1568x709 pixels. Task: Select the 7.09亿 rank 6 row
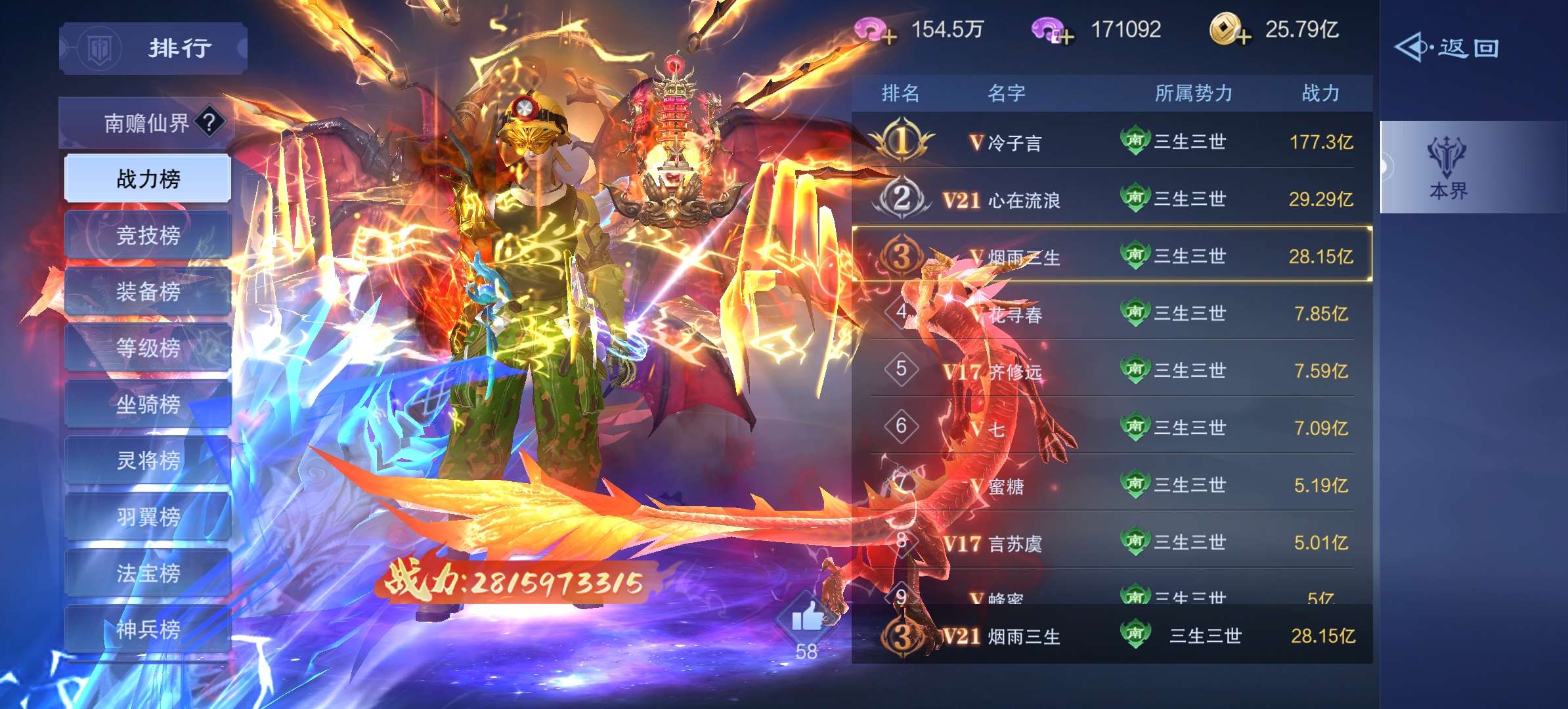(1112, 428)
